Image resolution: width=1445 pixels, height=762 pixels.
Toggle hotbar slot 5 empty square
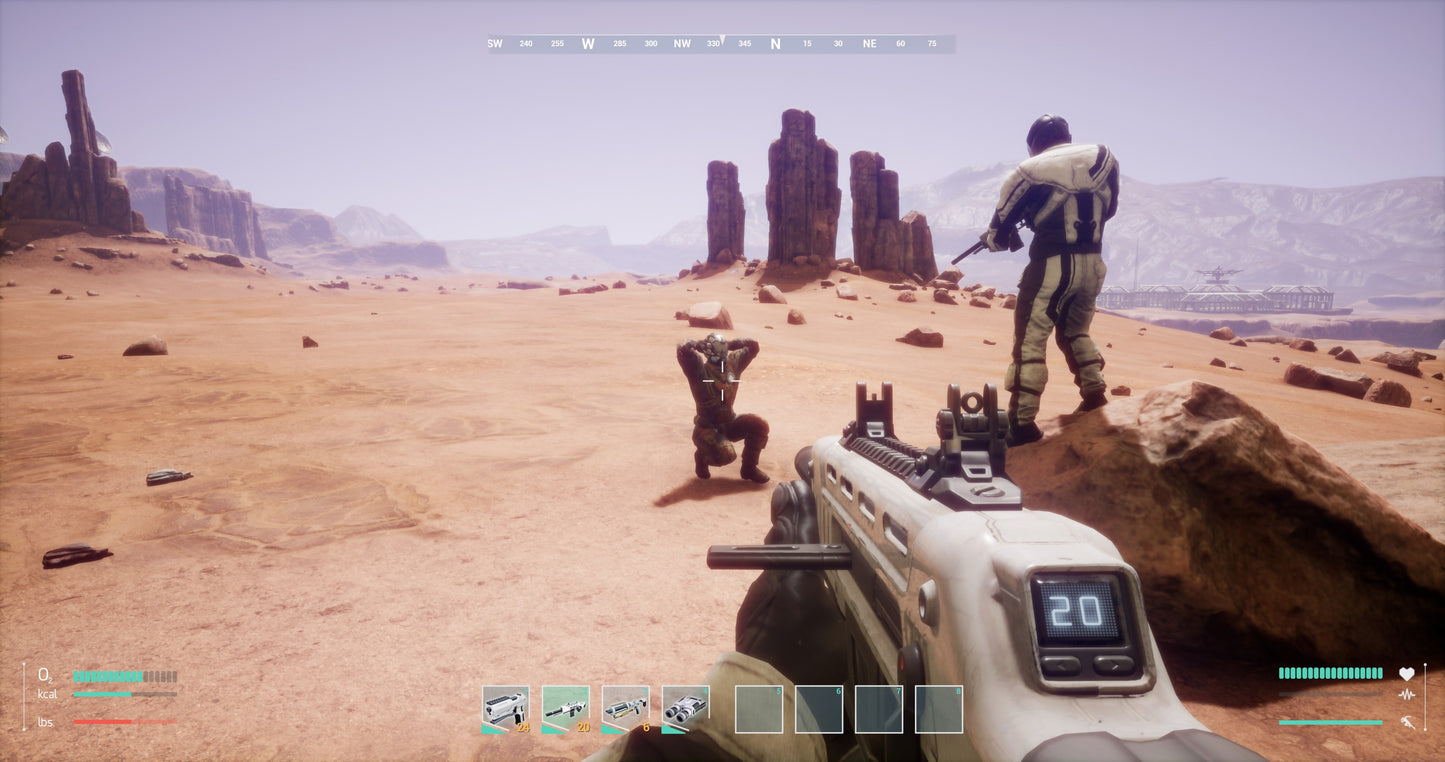[758, 708]
